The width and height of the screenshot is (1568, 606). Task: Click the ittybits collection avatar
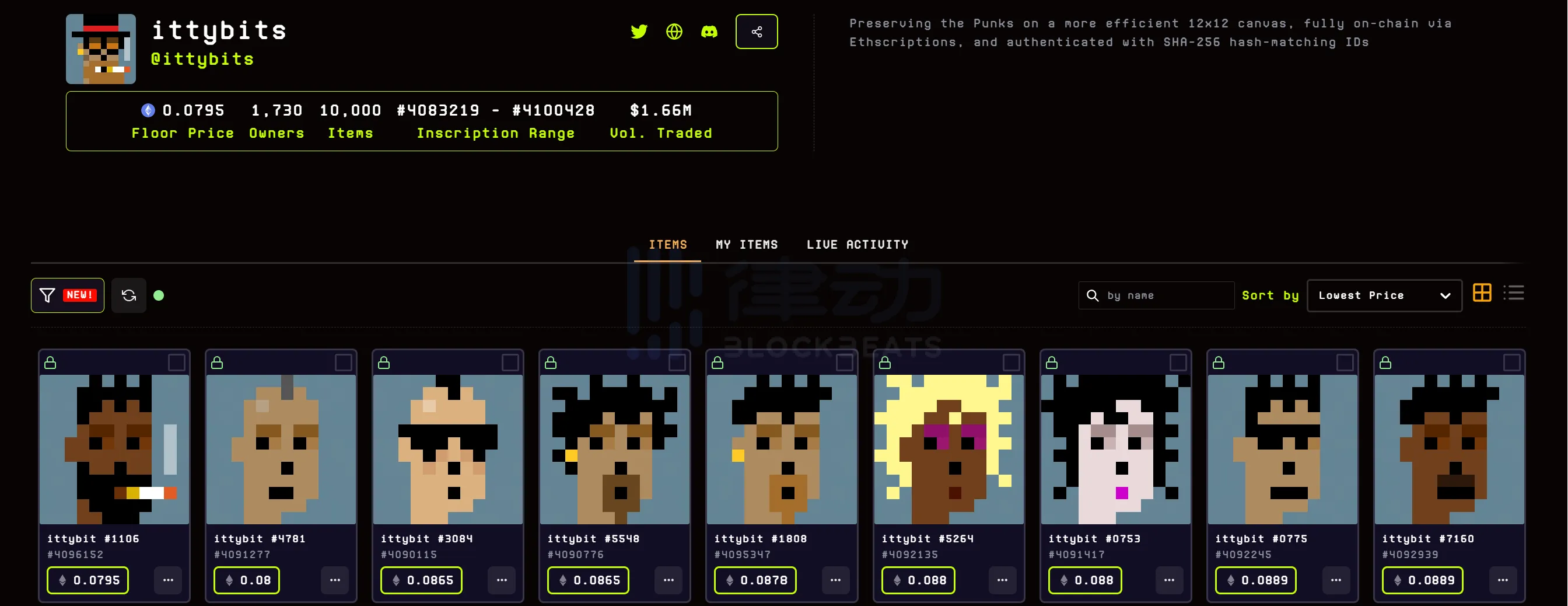click(x=100, y=48)
